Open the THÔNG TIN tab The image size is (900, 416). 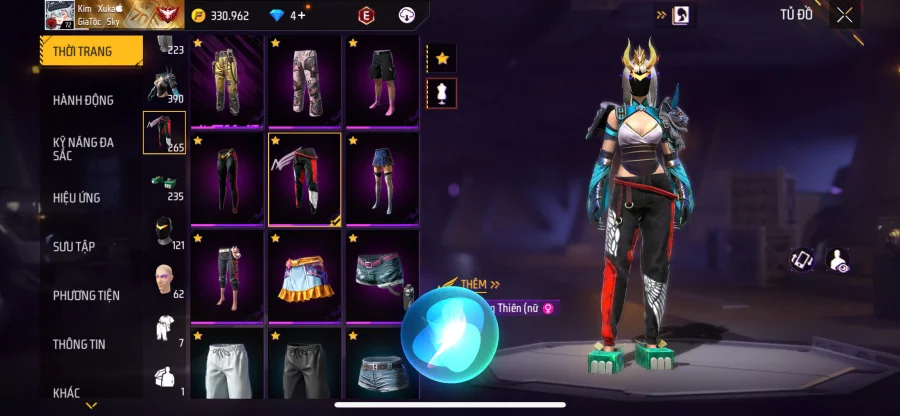pyautogui.click(x=82, y=344)
